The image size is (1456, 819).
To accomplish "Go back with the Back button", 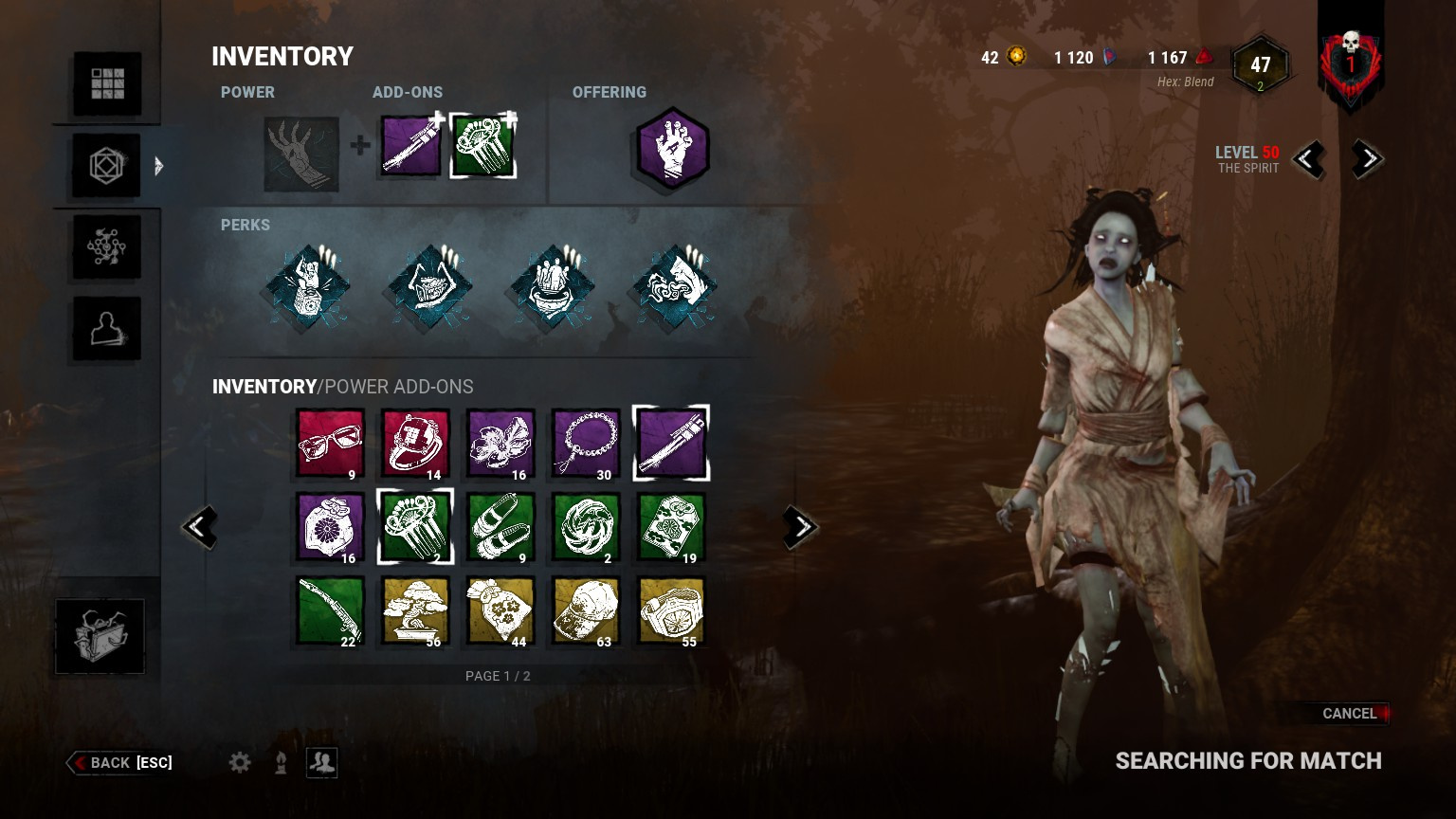I will click(x=121, y=763).
